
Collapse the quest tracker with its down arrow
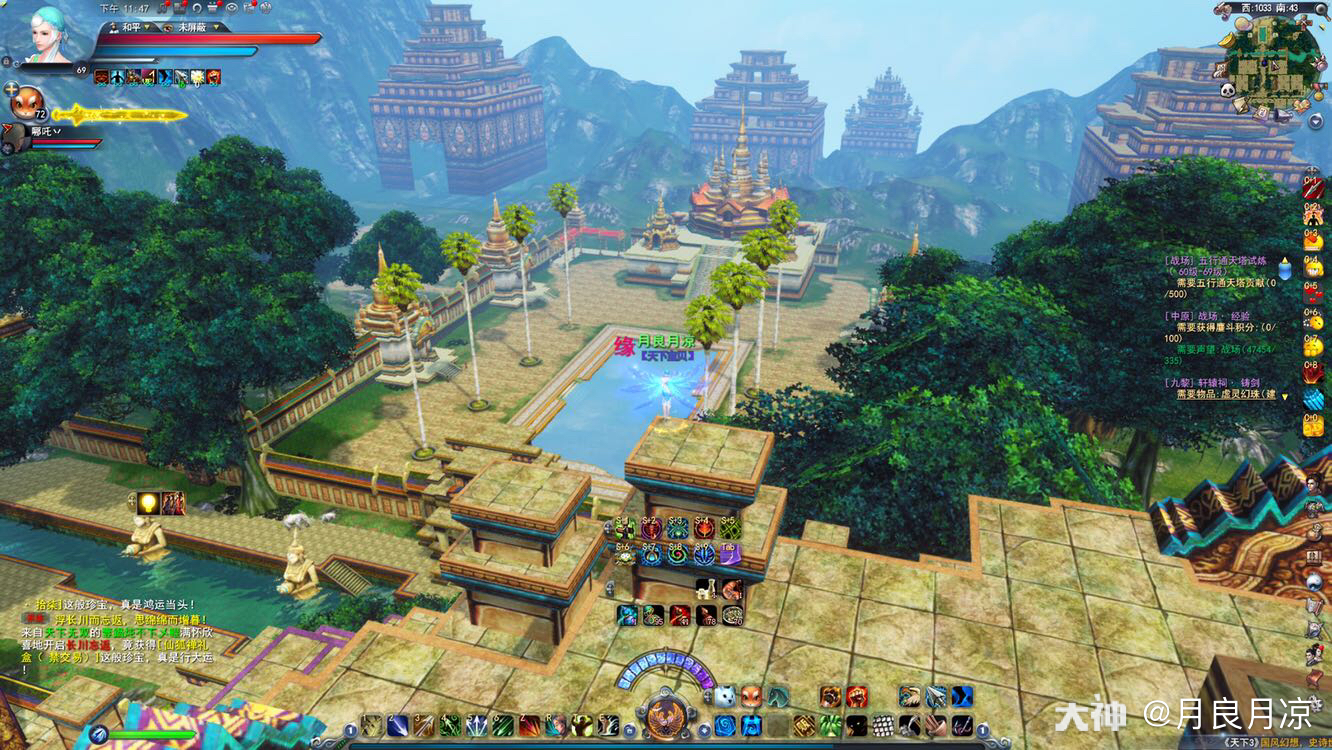[1285, 396]
